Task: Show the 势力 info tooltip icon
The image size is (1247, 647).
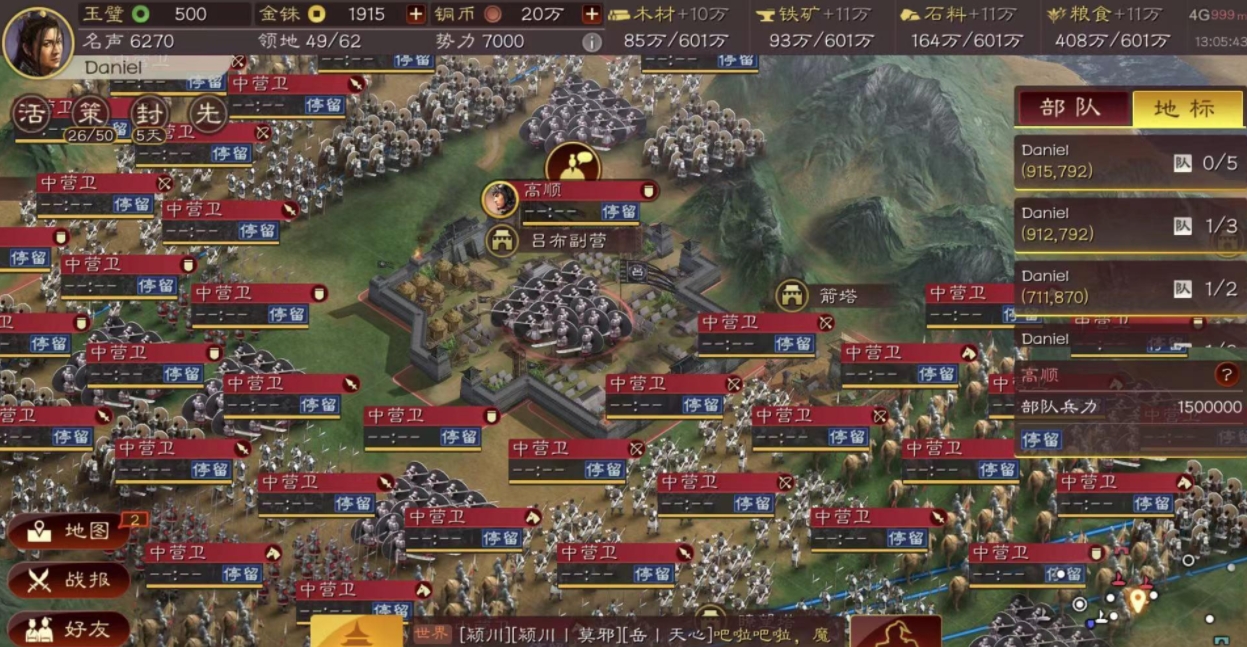Action: click(x=591, y=42)
